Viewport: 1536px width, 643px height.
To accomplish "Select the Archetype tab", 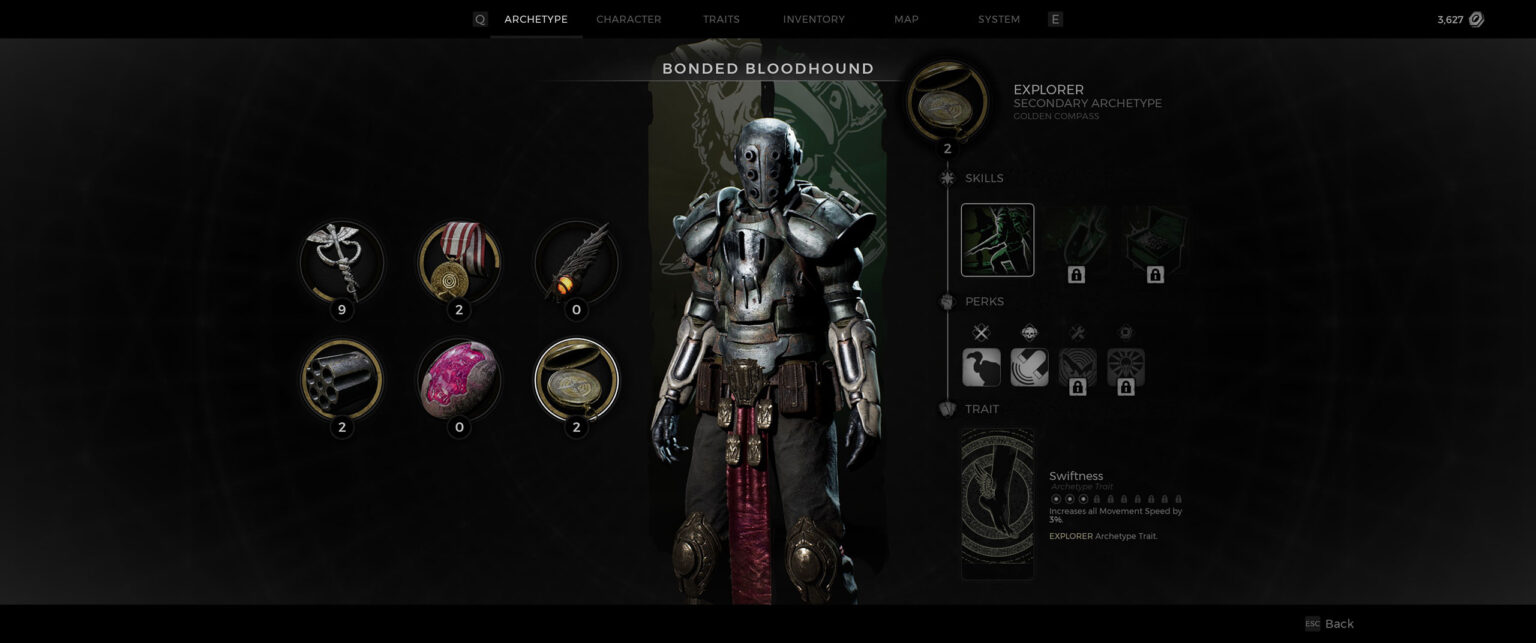I will point(535,19).
